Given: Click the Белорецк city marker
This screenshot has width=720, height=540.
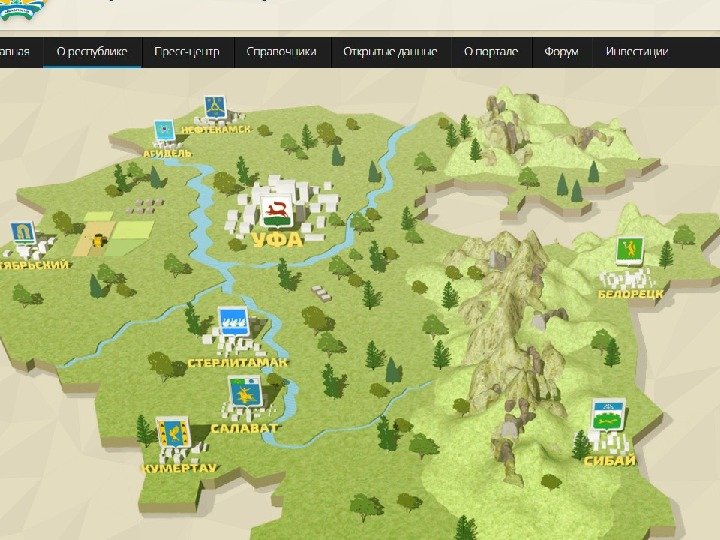Looking at the screenshot, I should coord(628,255).
